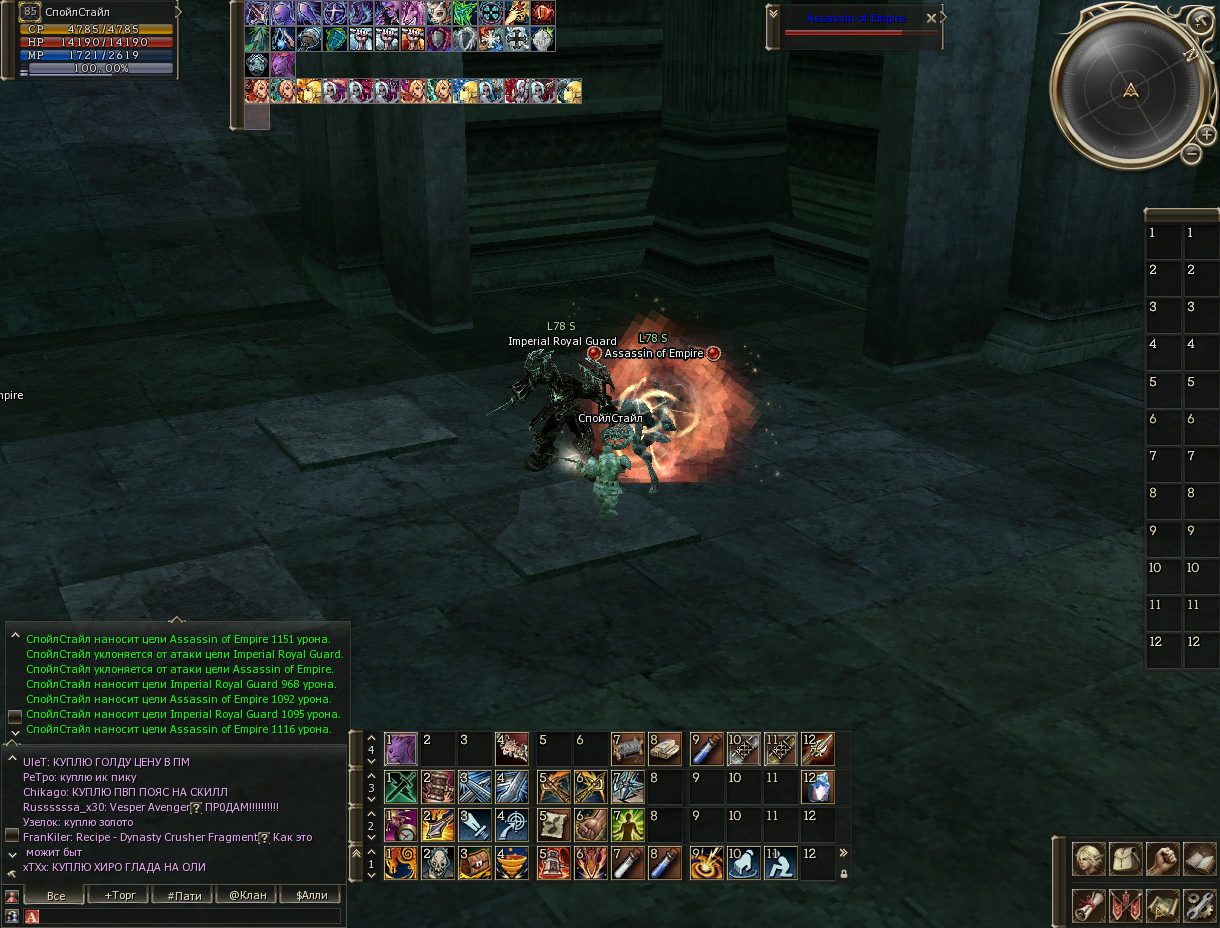1220x928 pixels.
Task: Open the clan banners icon
Action: pyautogui.click(x=1126, y=905)
